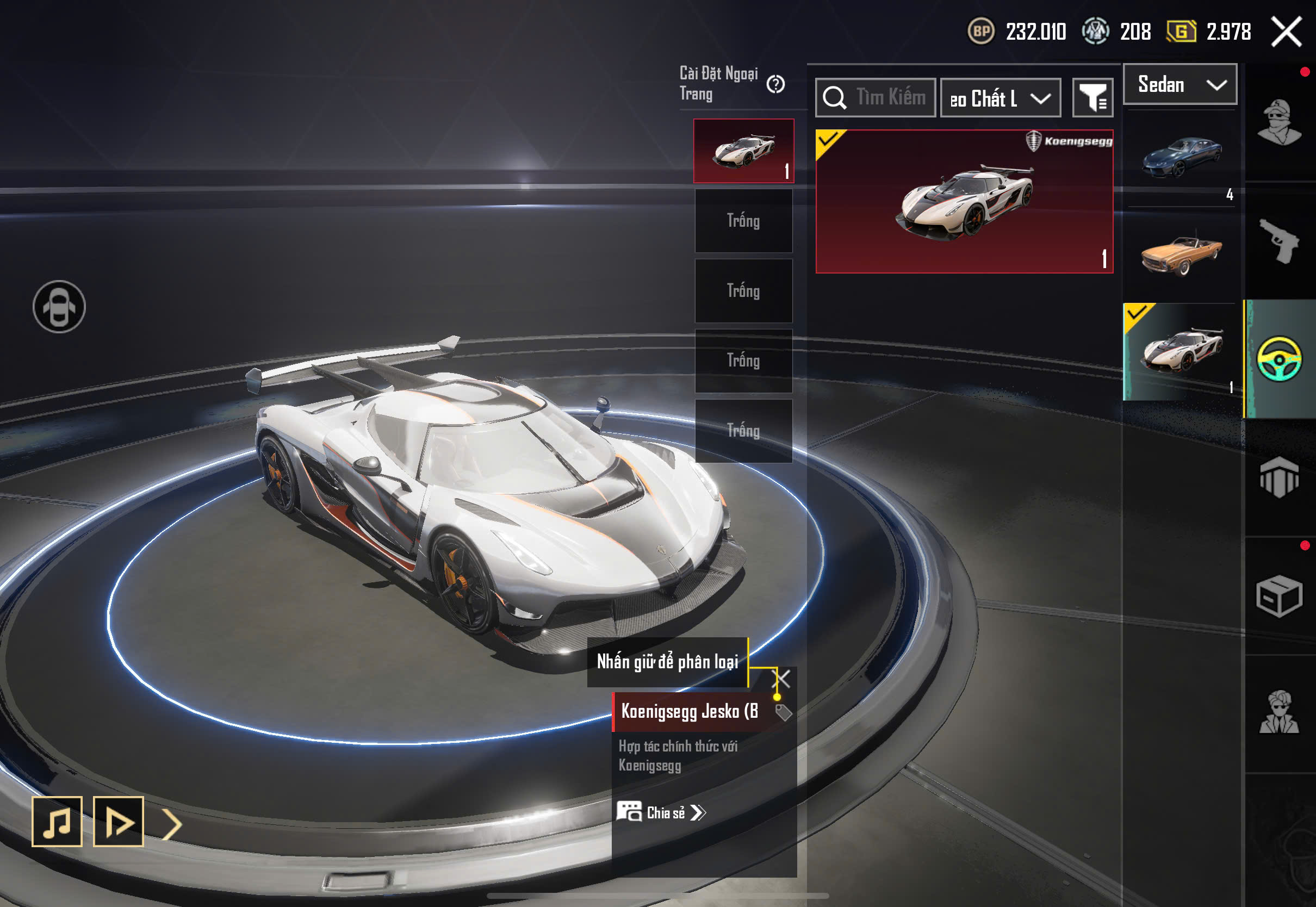Dismiss the Nhấn giữ để phân loại tooltip

(783, 679)
